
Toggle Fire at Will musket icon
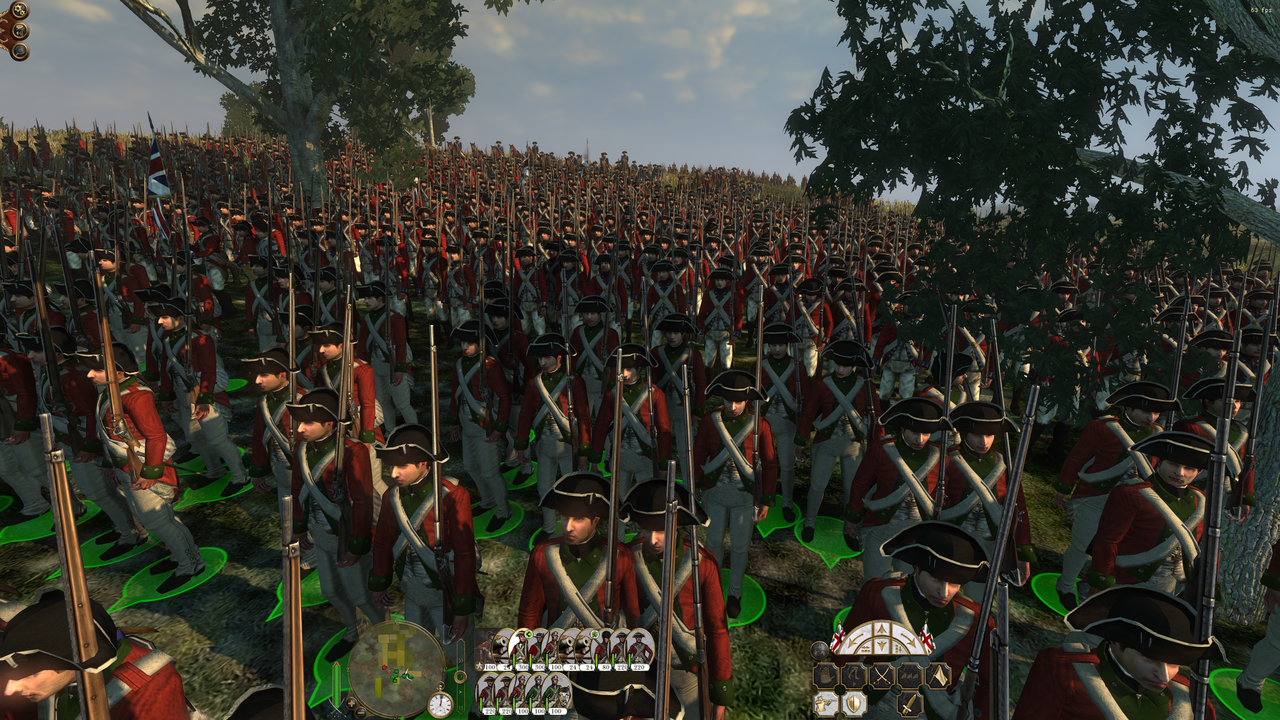826,703
